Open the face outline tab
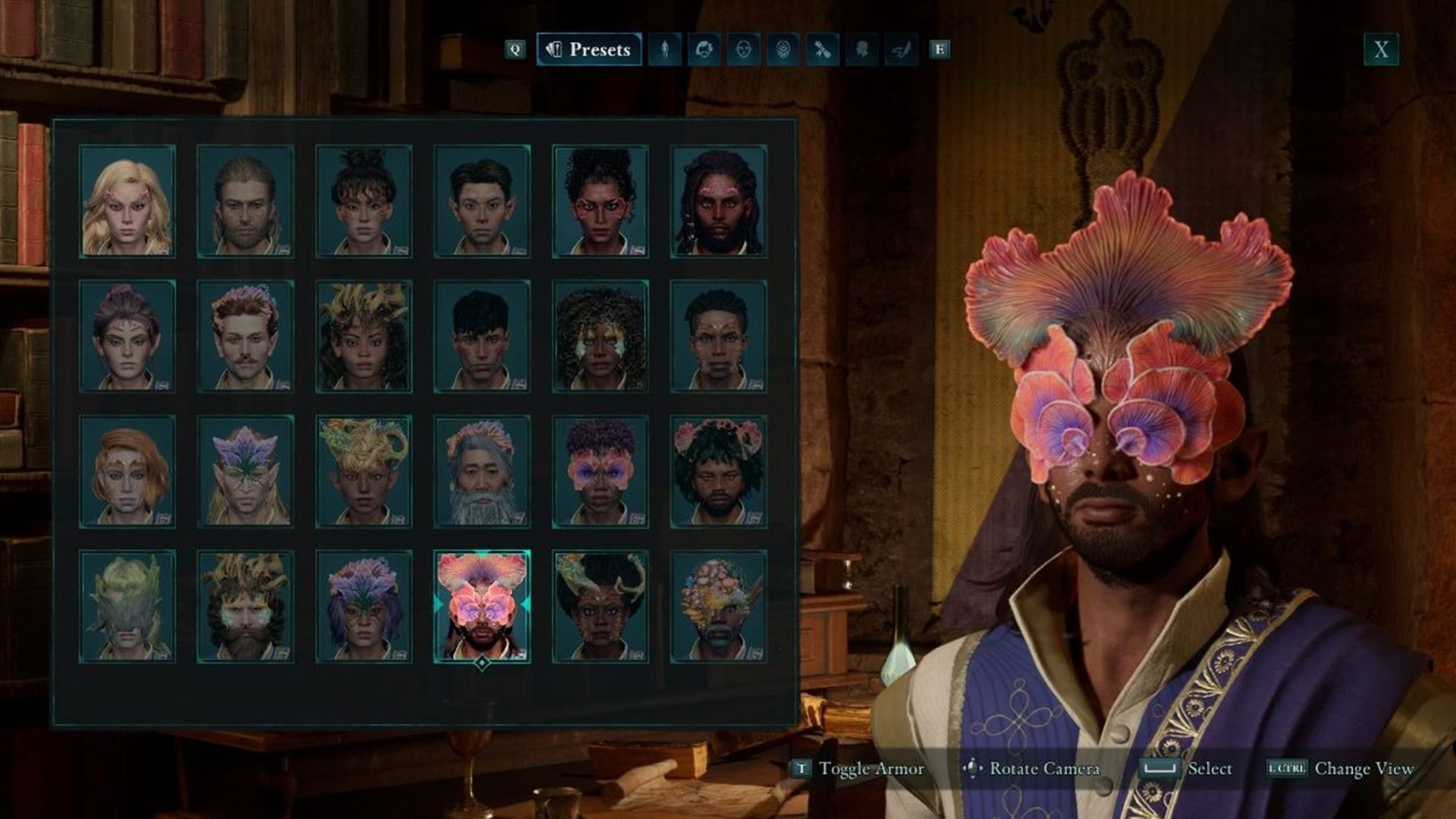 tap(744, 49)
